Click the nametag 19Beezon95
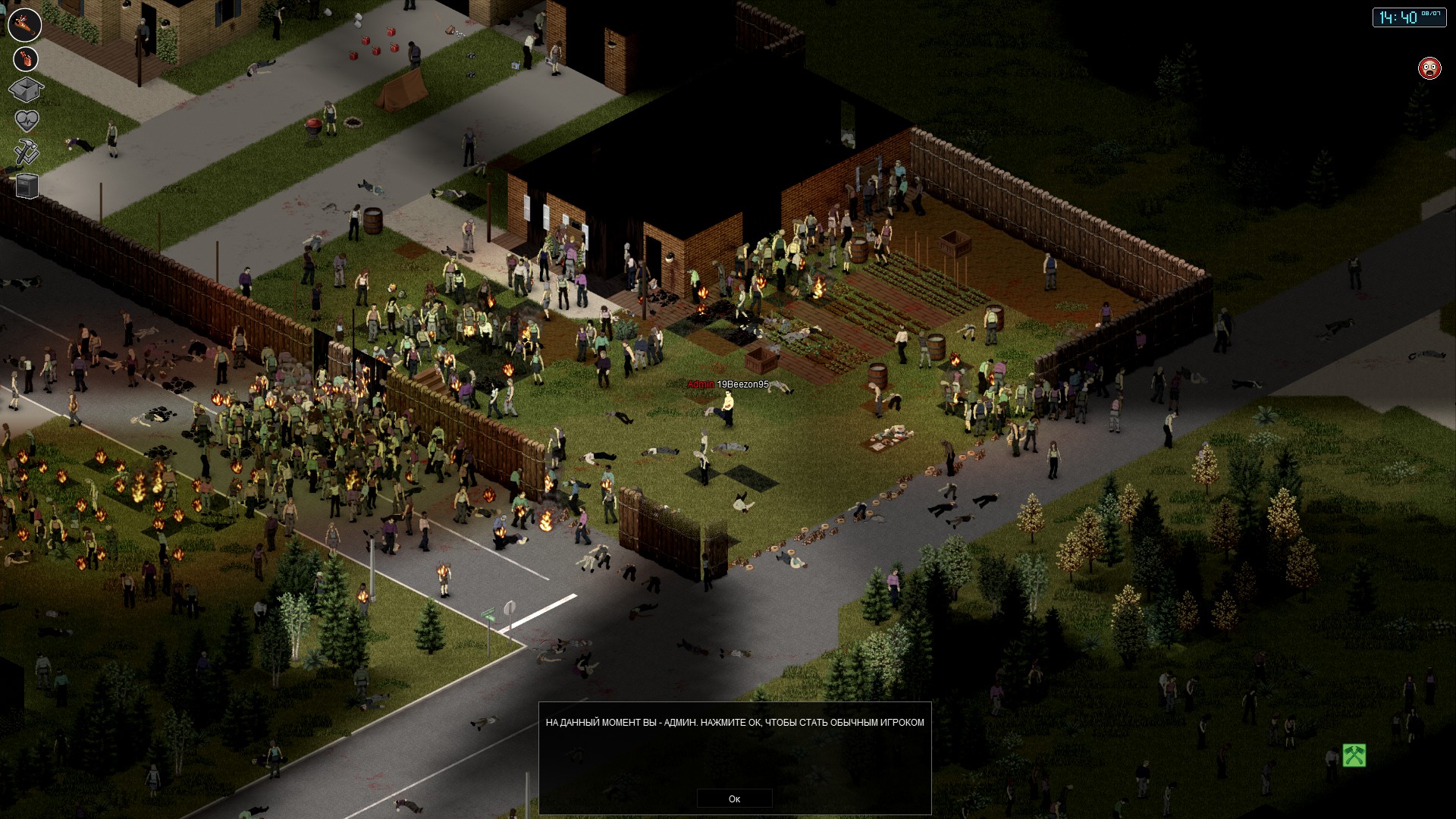 tap(742, 384)
